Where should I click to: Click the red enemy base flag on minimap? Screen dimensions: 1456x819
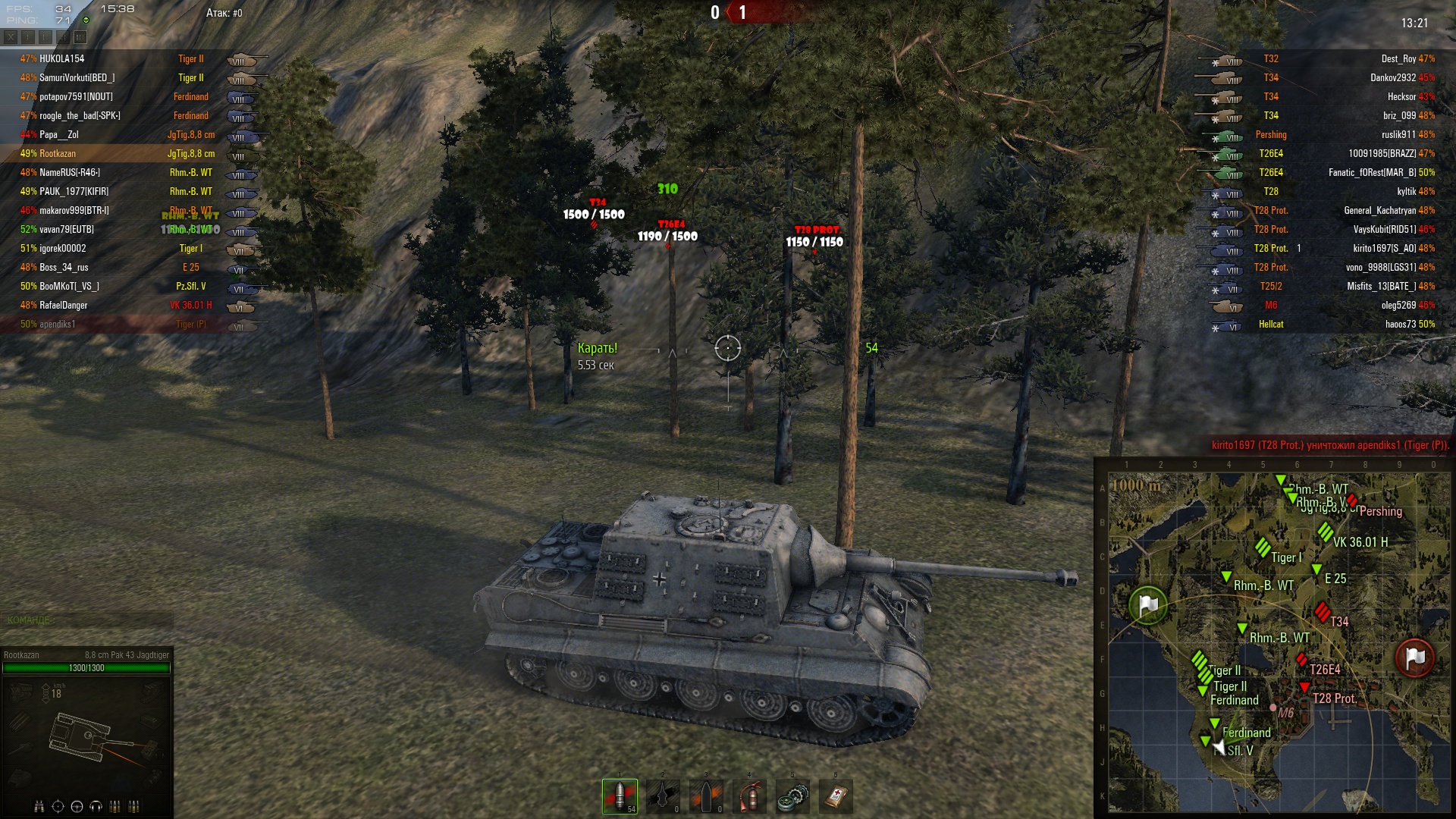1415,657
